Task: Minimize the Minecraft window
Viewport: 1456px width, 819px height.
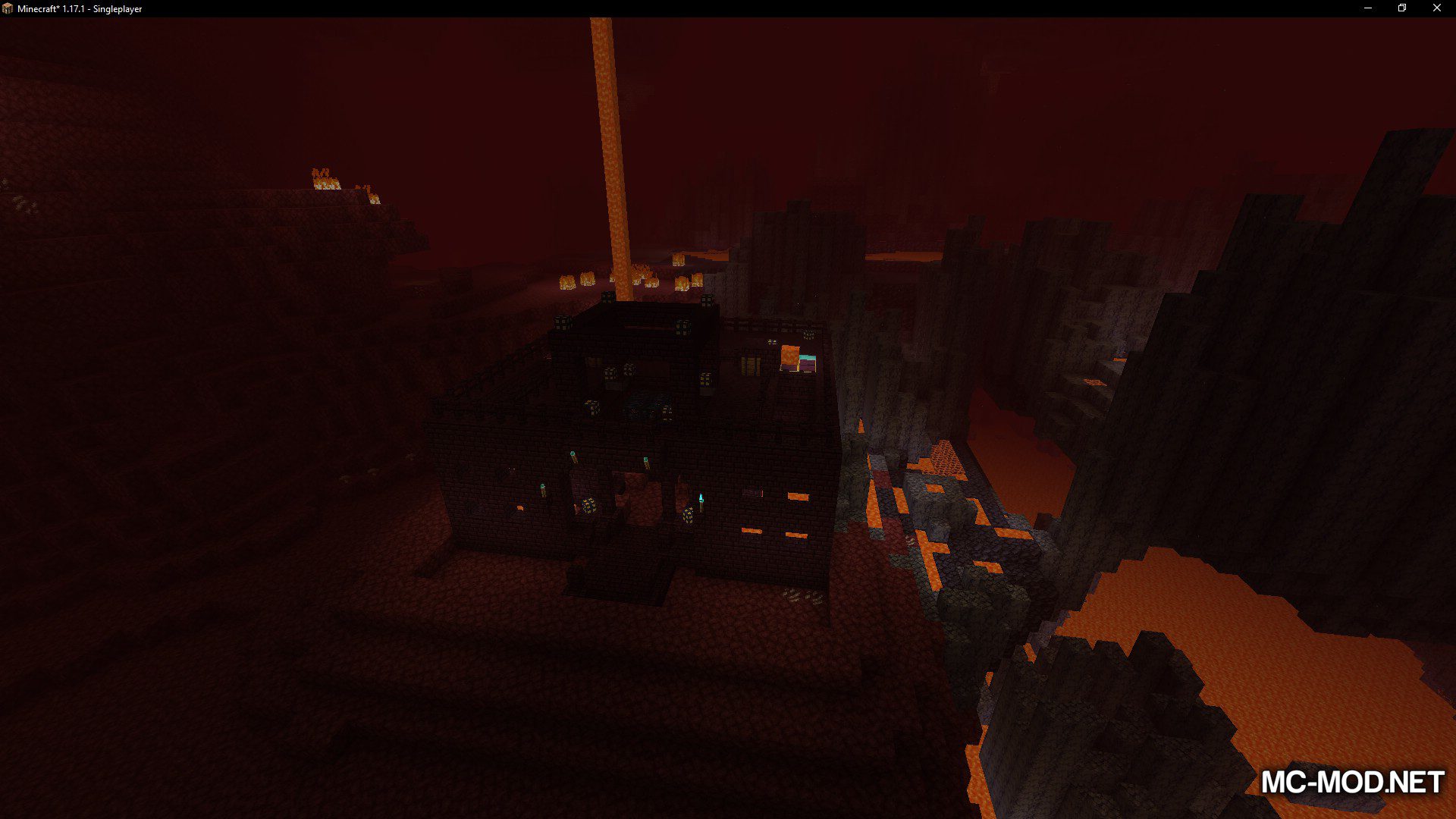Action: (x=1368, y=8)
